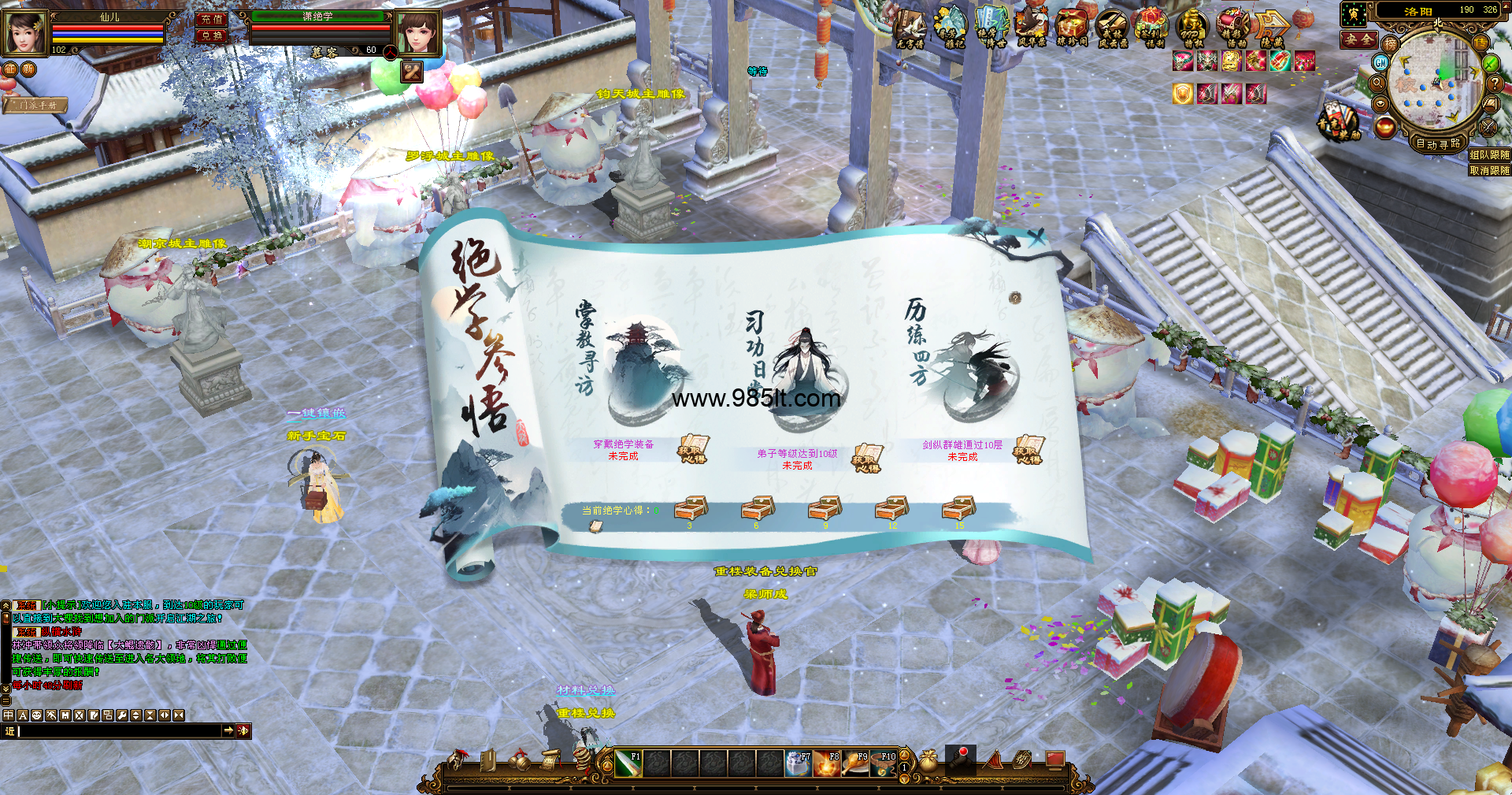Click the 取消跟随 cancel follow button

pos(1489,170)
